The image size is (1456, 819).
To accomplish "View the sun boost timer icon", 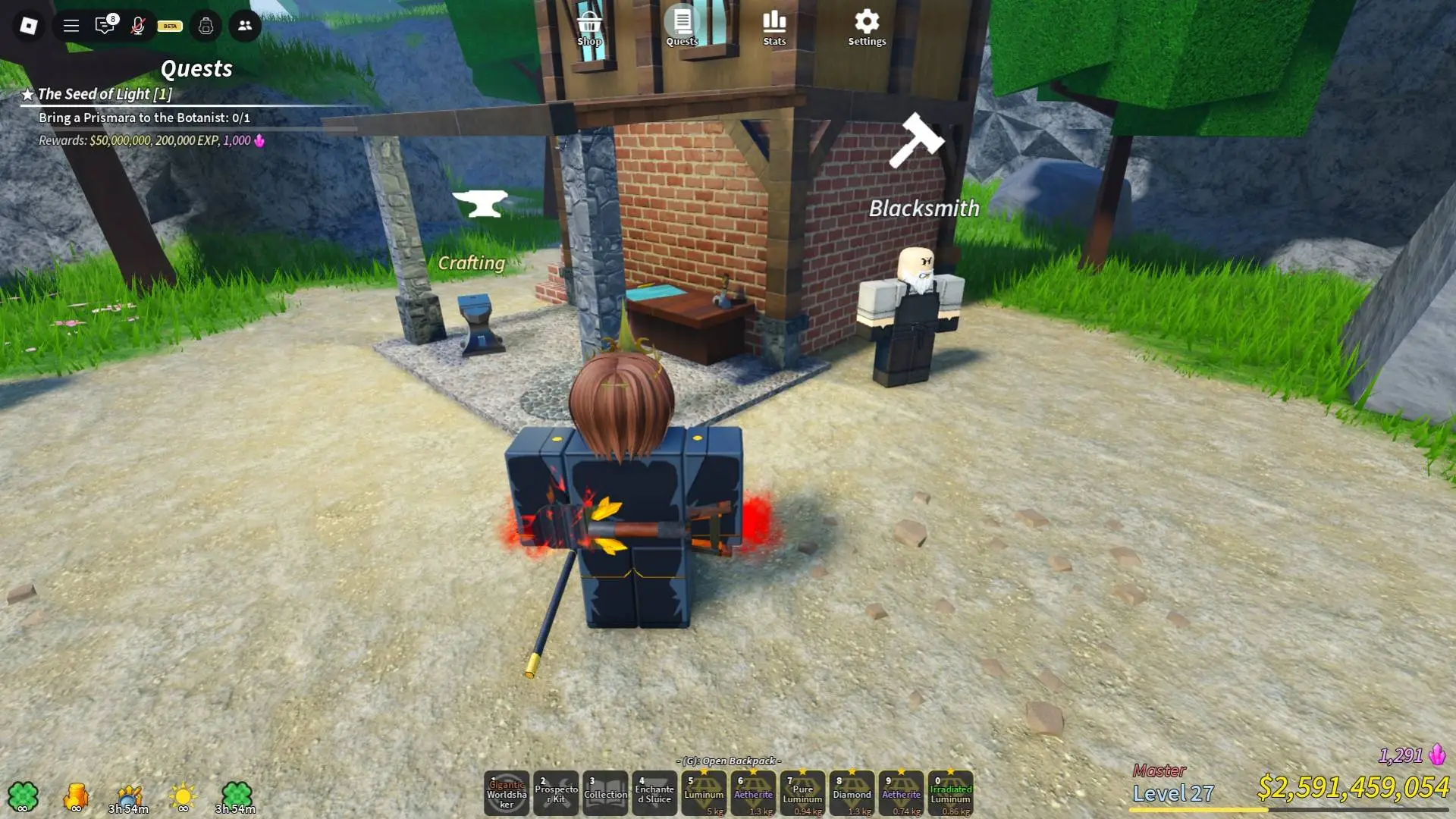I will click(x=182, y=796).
